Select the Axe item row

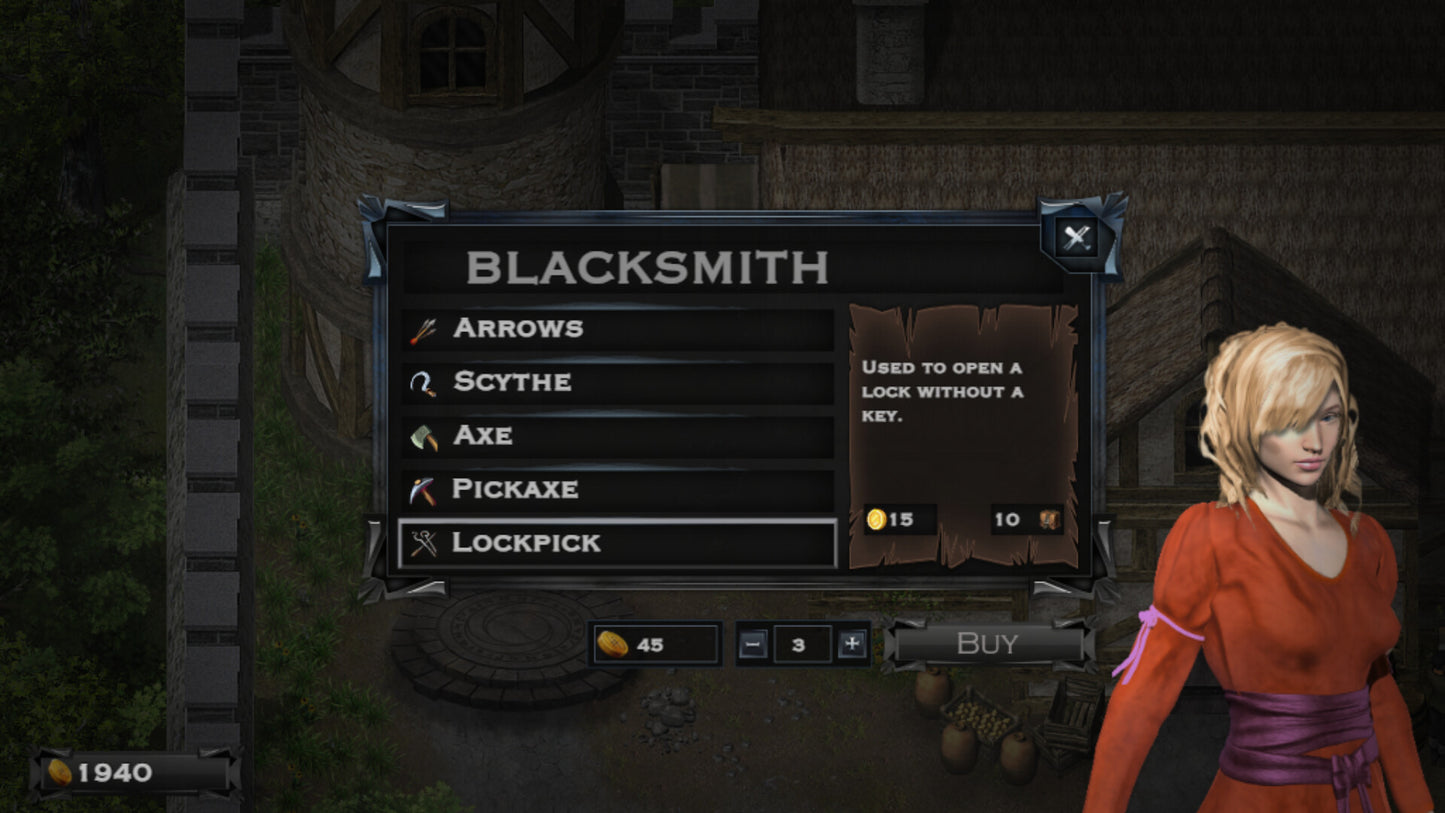[617, 436]
